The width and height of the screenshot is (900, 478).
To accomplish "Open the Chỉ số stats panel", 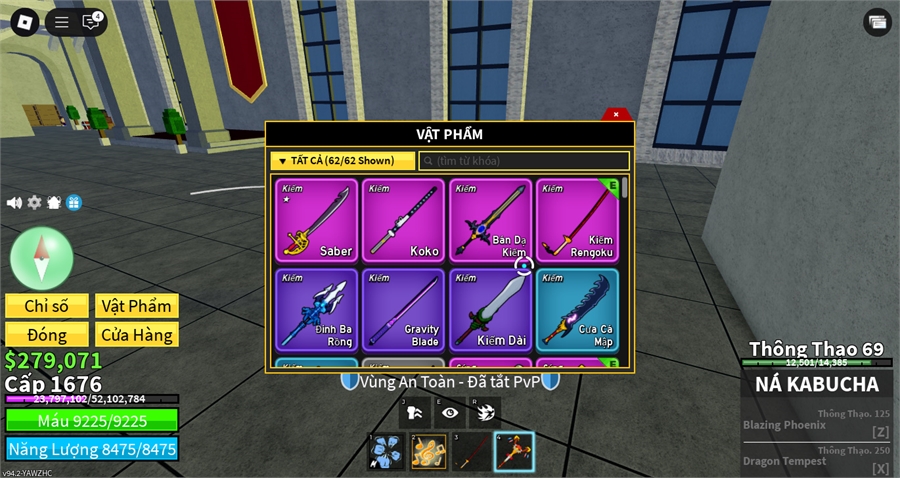I will (45, 306).
